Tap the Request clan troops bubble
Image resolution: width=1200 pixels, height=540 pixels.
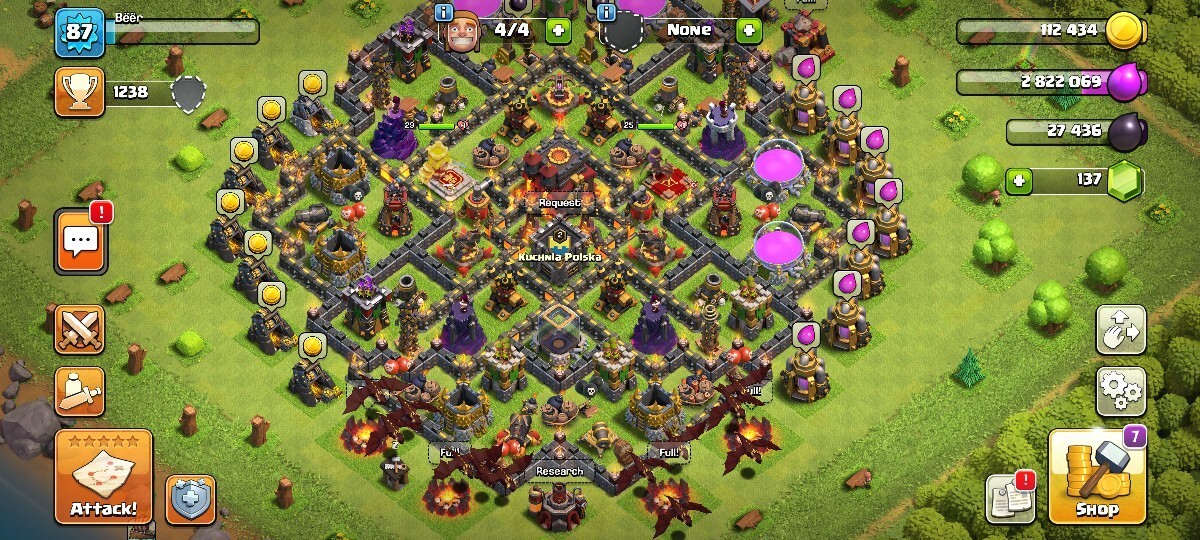(559, 202)
